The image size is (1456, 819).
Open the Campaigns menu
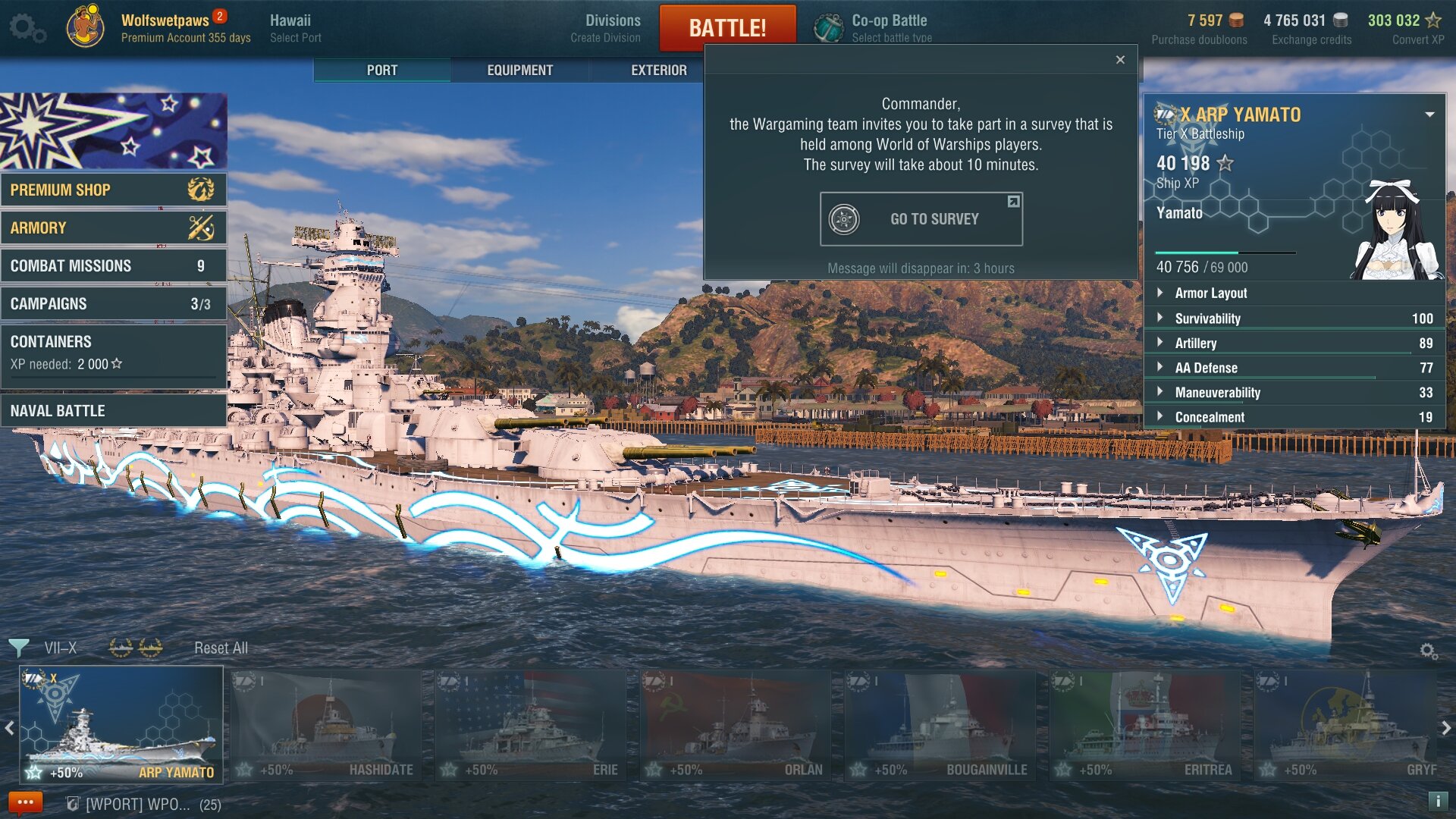[x=114, y=303]
